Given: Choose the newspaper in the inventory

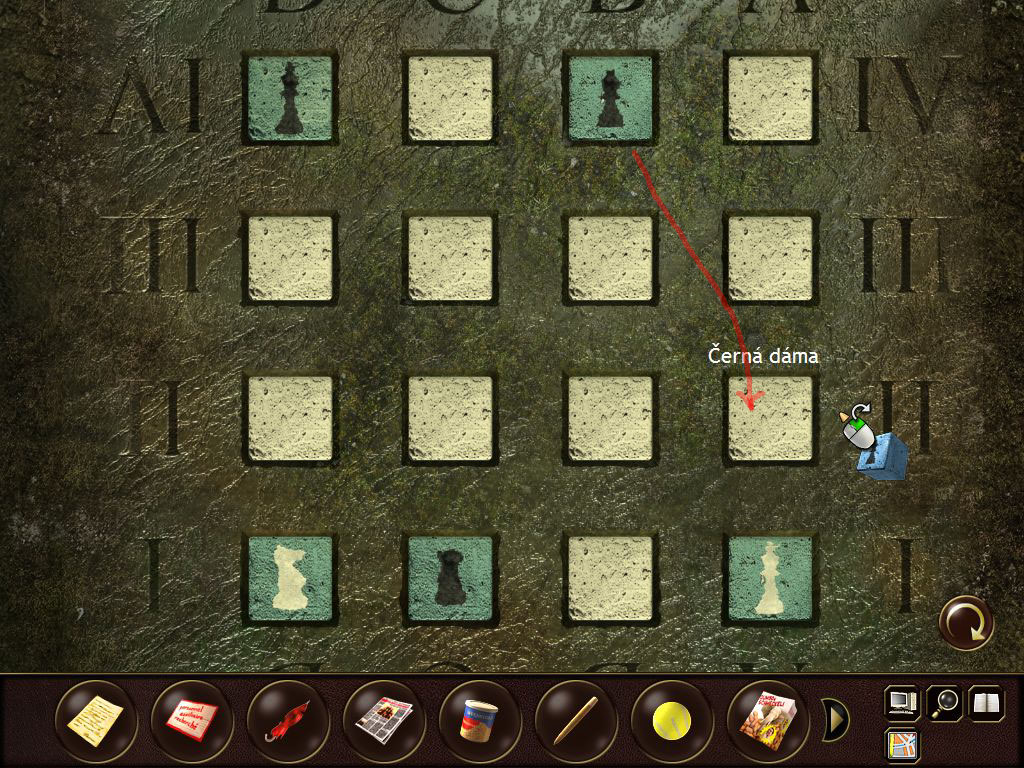Looking at the screenshot, I should point(384,717).
